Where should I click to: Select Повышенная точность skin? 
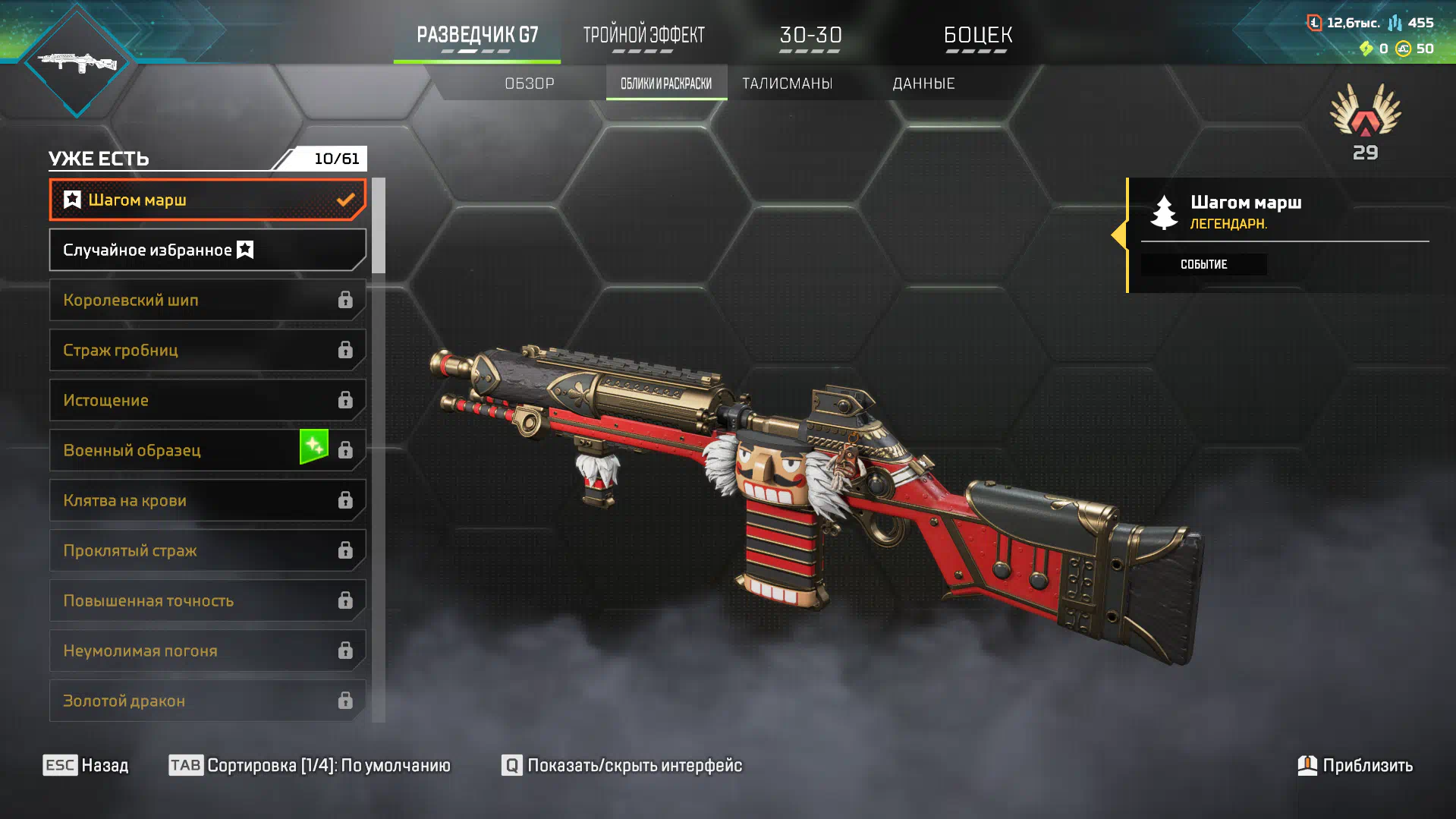tap(207, 600)
